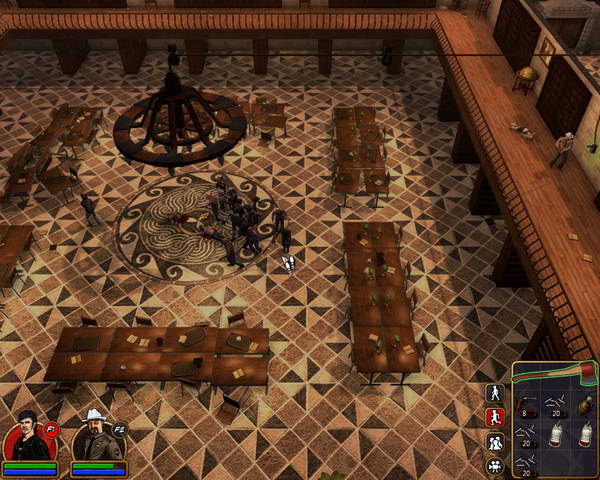The width and height of the screenshot is (600, 480).
Task: Select the ammo slot showing 8
Action: click(x=526, y=405)
